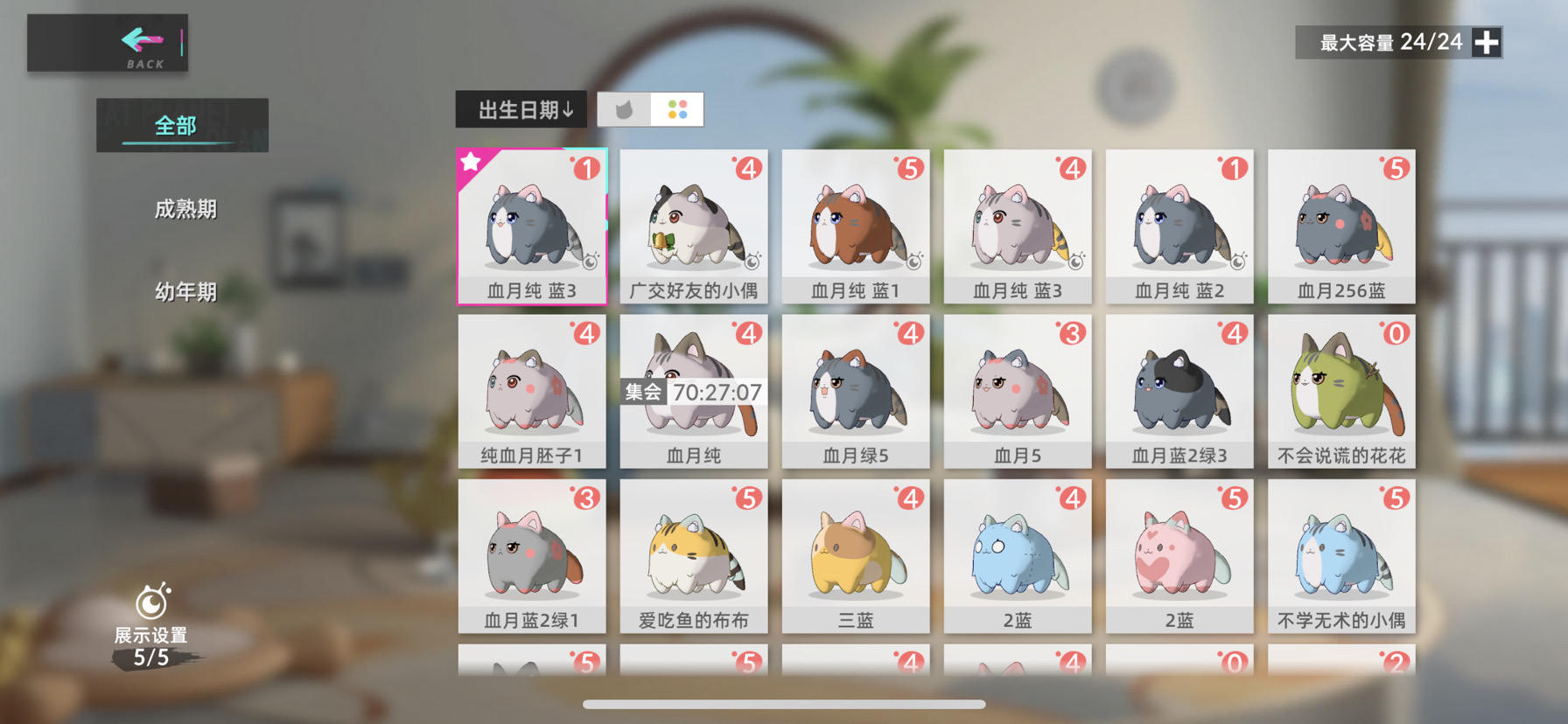
Task: Expand sorting options from birth date selector
Action: (521, 108)
